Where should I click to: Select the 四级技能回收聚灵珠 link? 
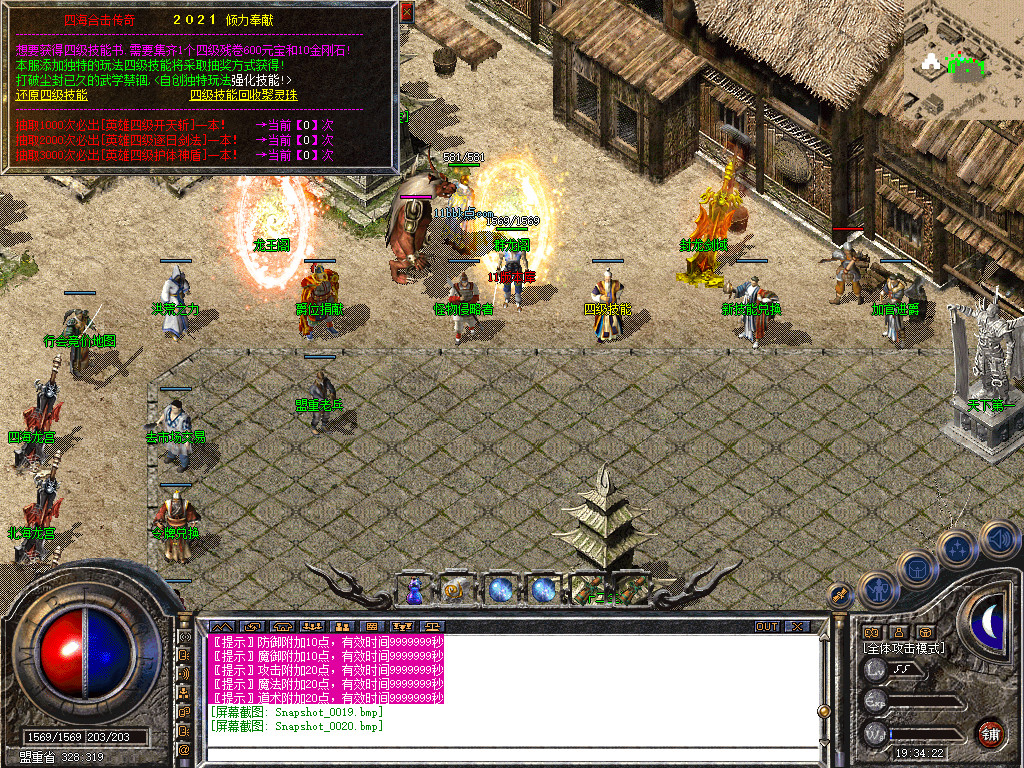tap(243, 95)
